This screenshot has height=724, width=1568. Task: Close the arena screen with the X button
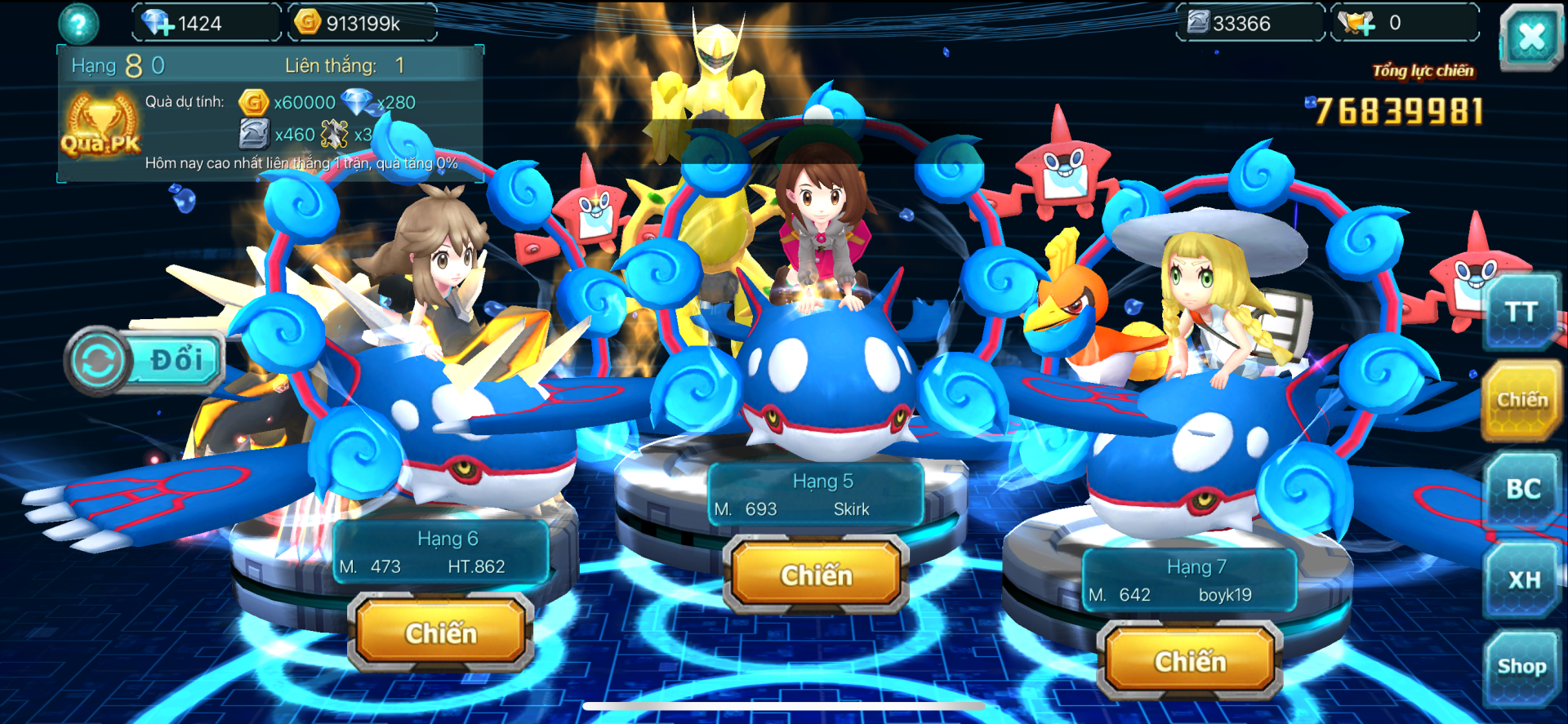click(1530, 36)
